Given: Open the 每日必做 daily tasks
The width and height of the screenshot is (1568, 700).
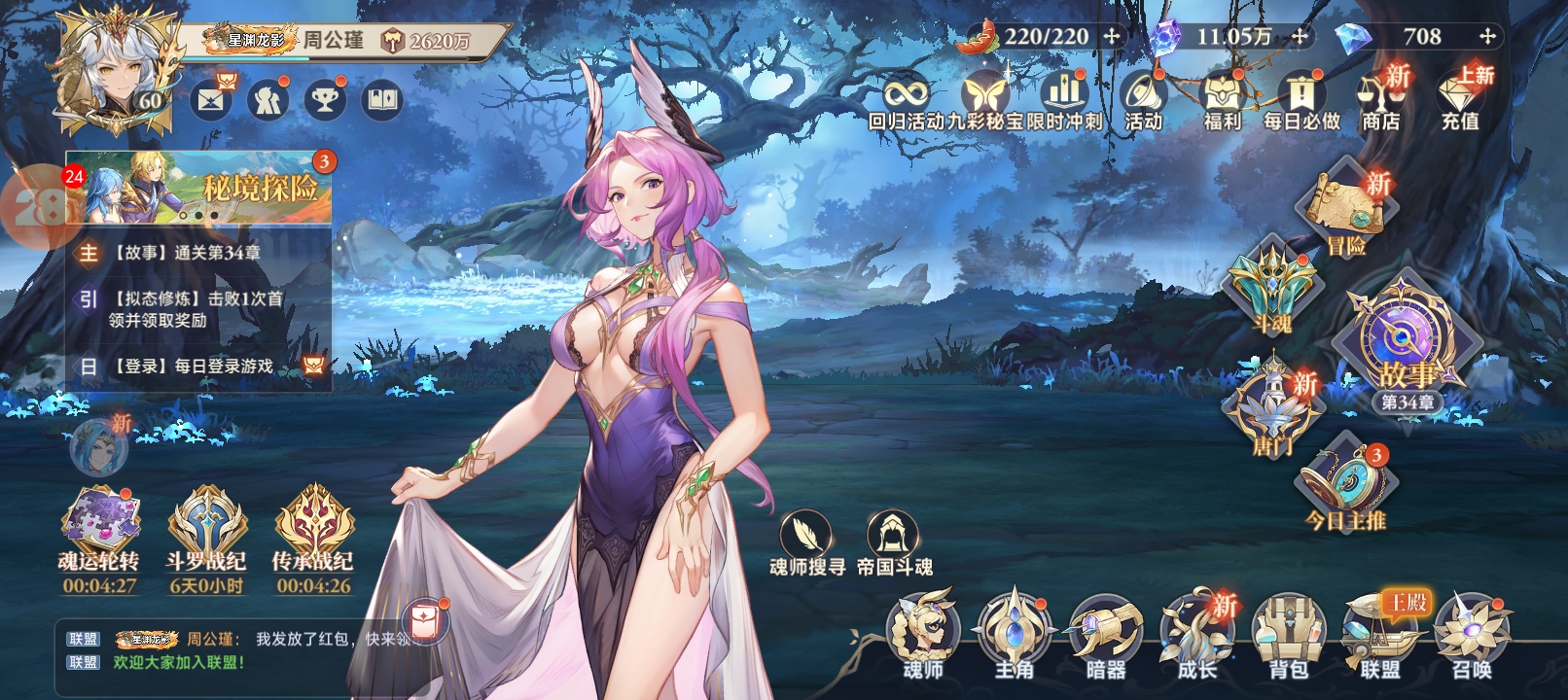Looking at the screenshot, I should [x=1301, y=99].
